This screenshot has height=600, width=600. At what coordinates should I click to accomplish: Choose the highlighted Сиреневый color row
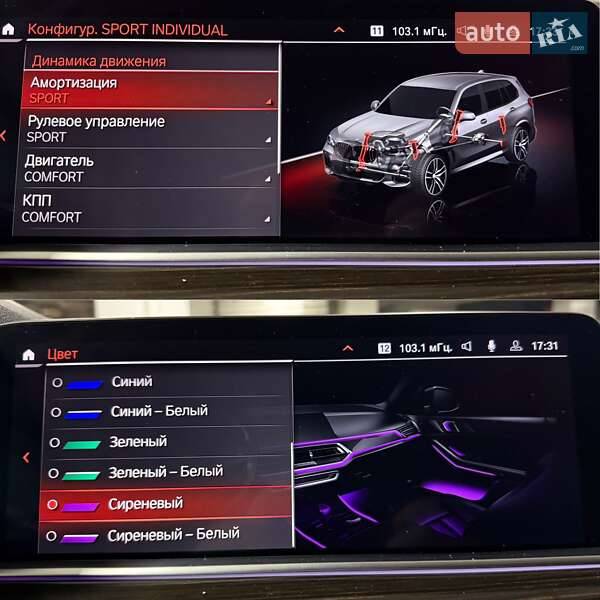tap(165, 505)
